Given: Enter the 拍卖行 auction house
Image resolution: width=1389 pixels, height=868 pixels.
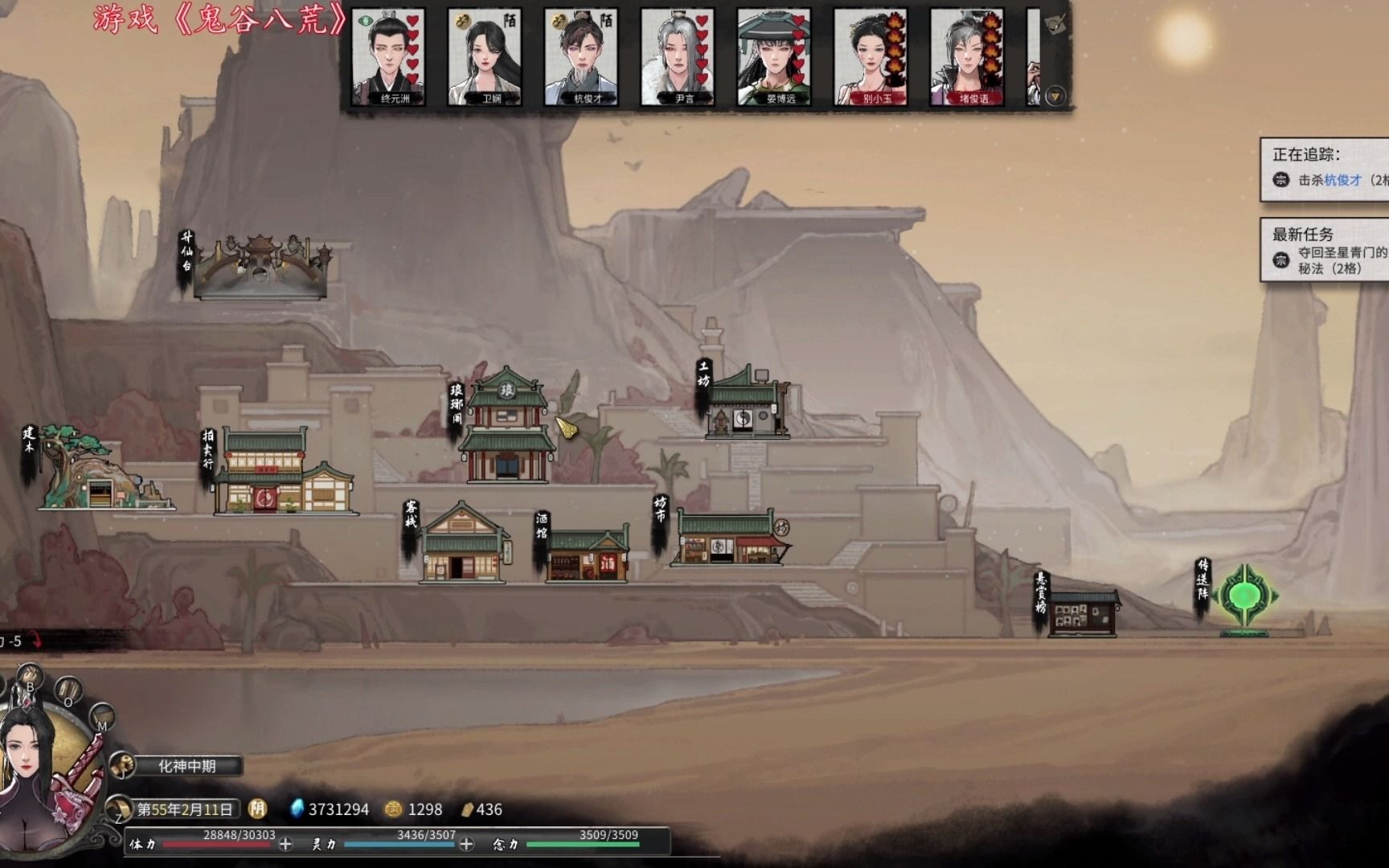Looking at the screenshot, I should pyautogui.click(x=281, y=474).
